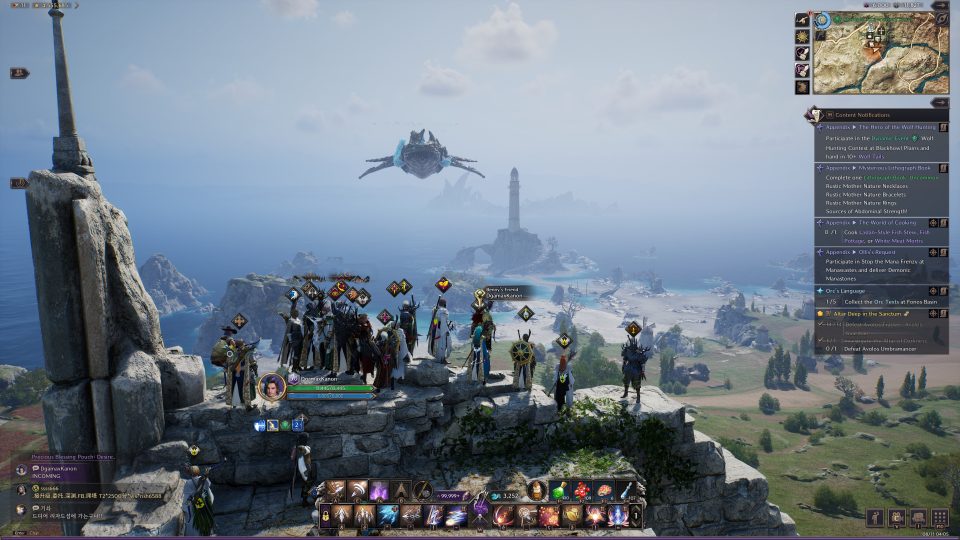Select the DjamasKanon party portrait
Viewport: 960px width, 540px height.
coord(271,386)
